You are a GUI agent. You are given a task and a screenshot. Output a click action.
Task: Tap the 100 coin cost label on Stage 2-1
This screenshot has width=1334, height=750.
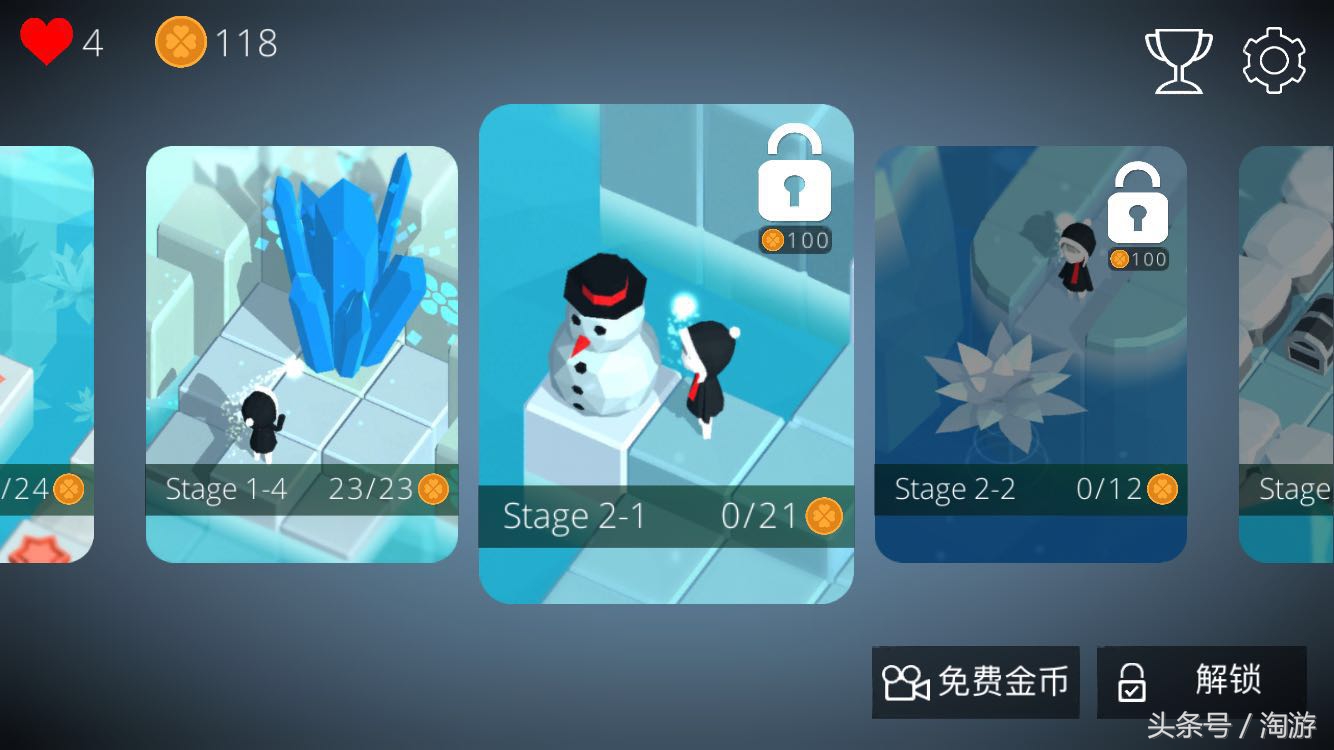point(795,240)
